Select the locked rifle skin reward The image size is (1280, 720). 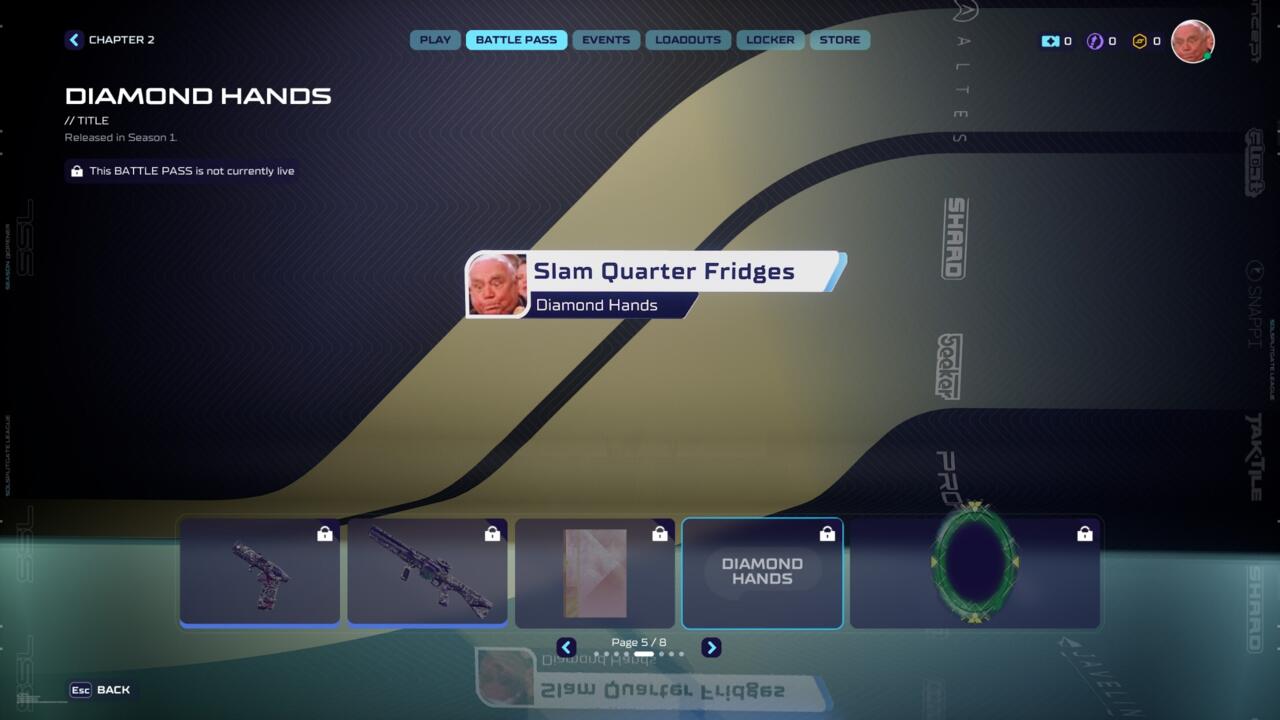pos(427,573)
